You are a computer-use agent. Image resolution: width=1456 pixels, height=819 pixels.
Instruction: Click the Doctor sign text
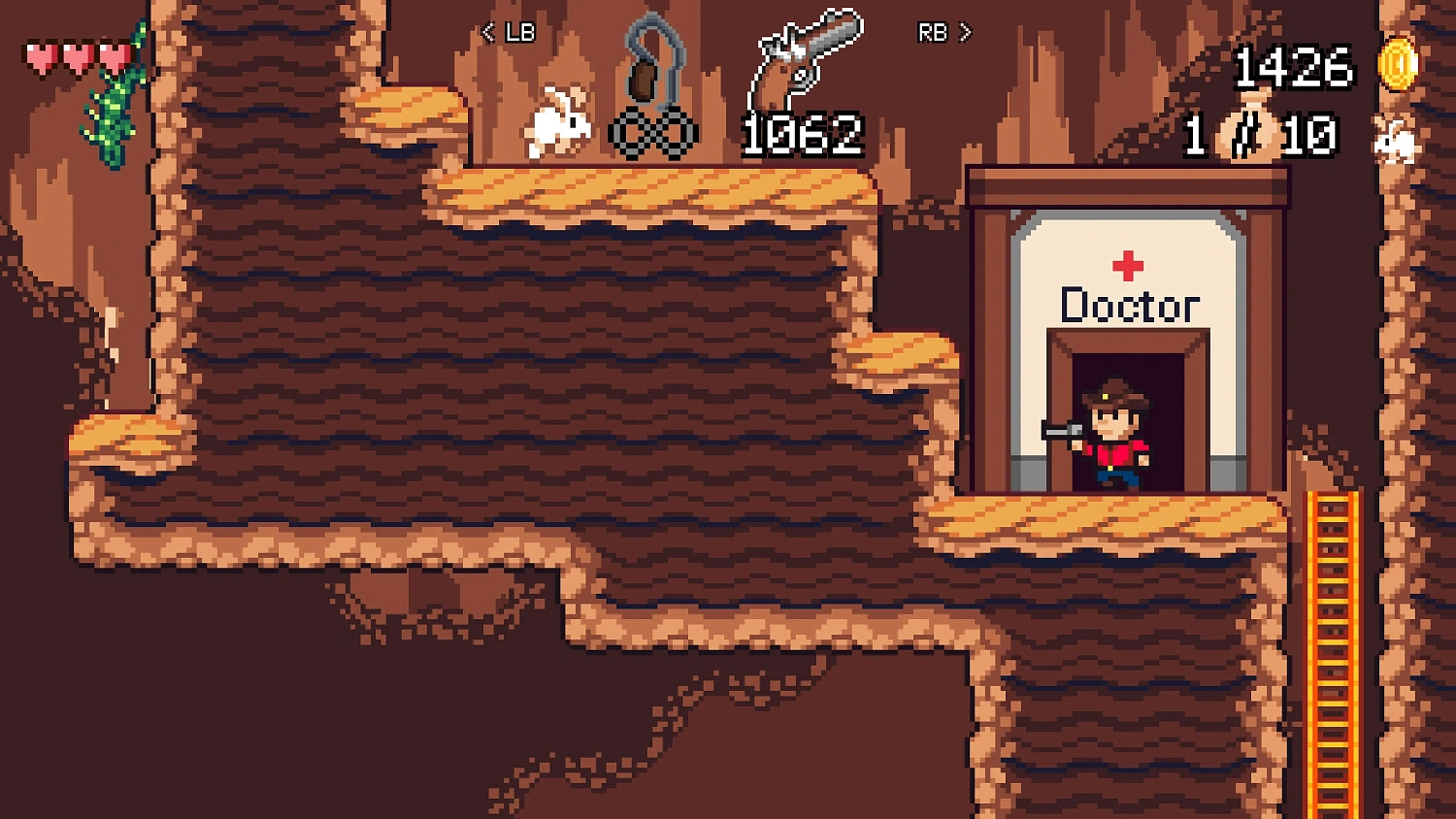point(1129,306)
